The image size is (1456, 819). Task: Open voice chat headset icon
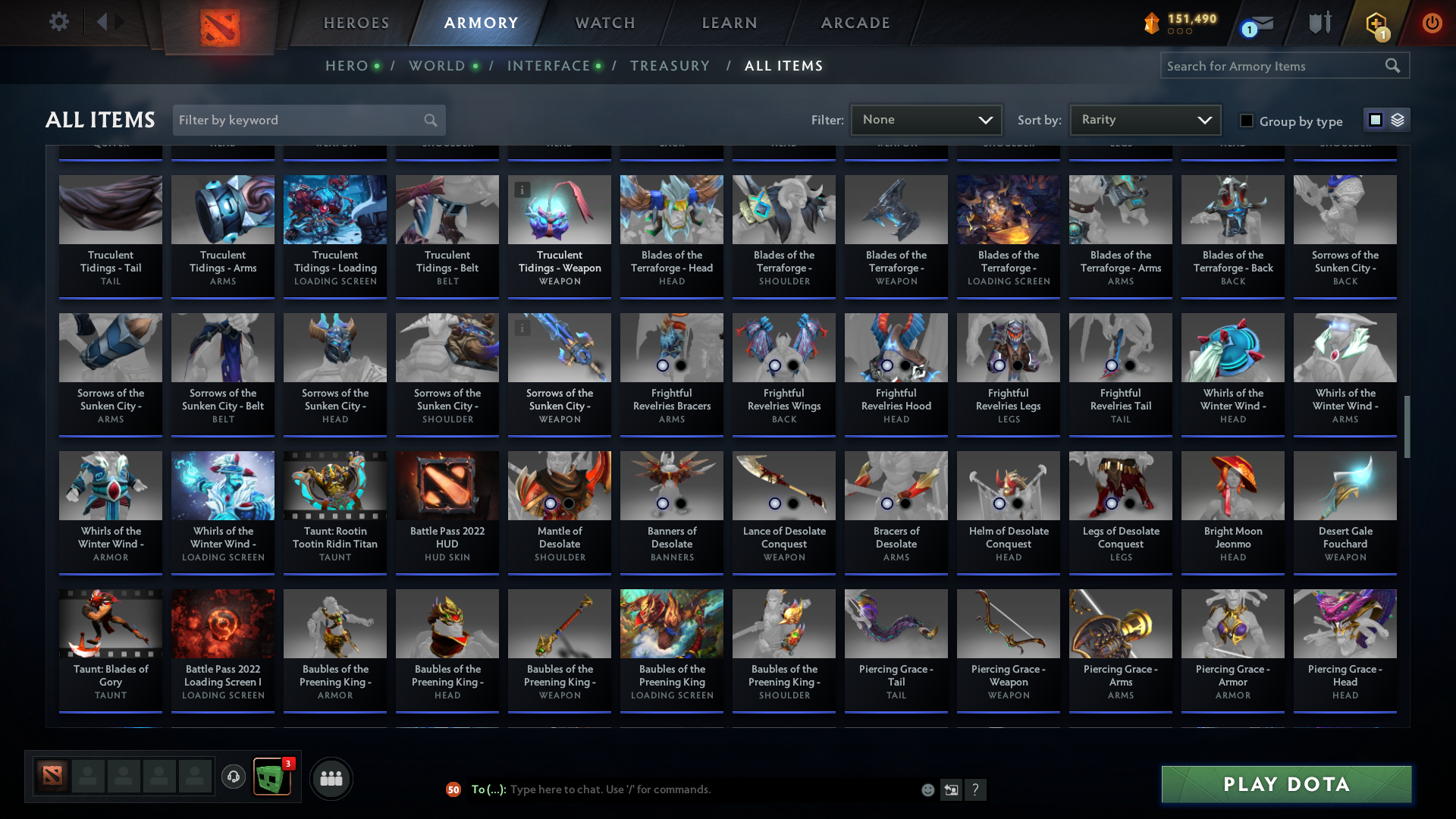234,777
